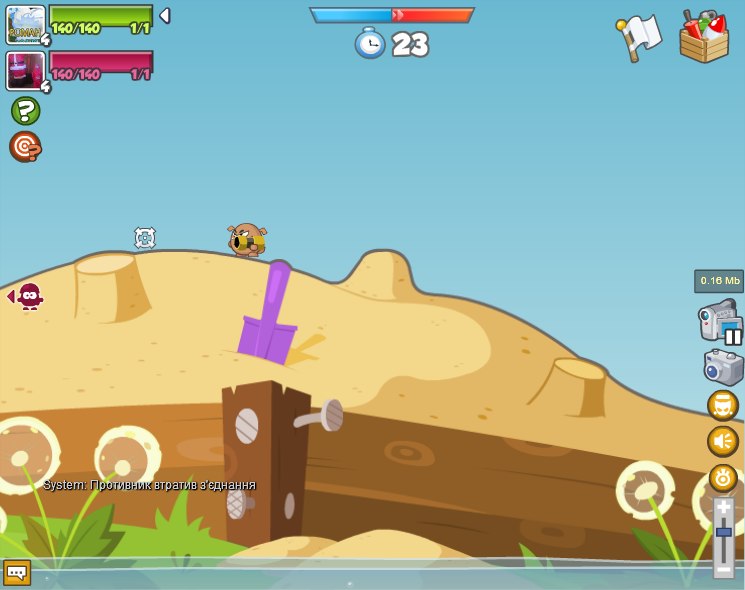Screen dimensions: 745x590
Task: Open the green question mark help
Action: [x=25, y=111]
